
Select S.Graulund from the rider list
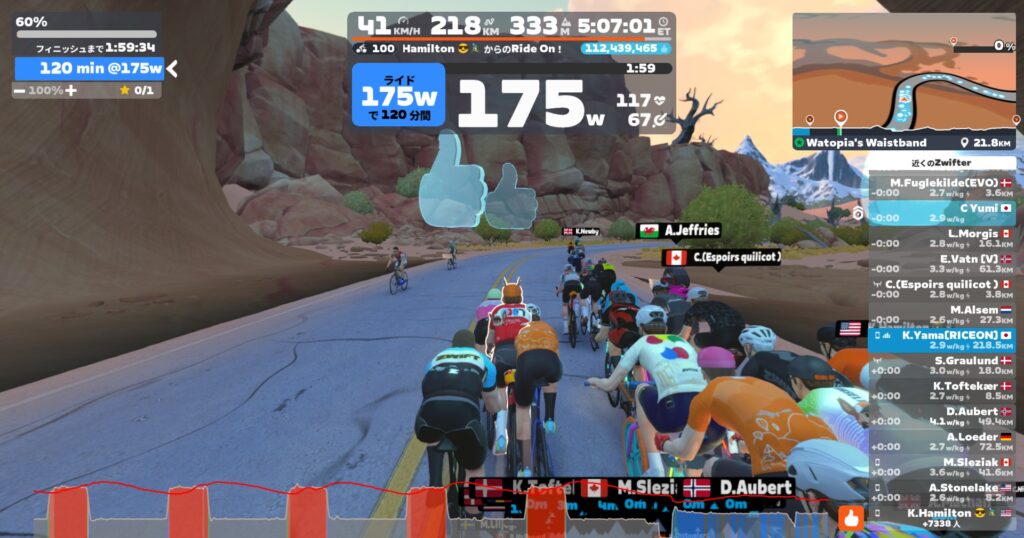click(941, 366)
